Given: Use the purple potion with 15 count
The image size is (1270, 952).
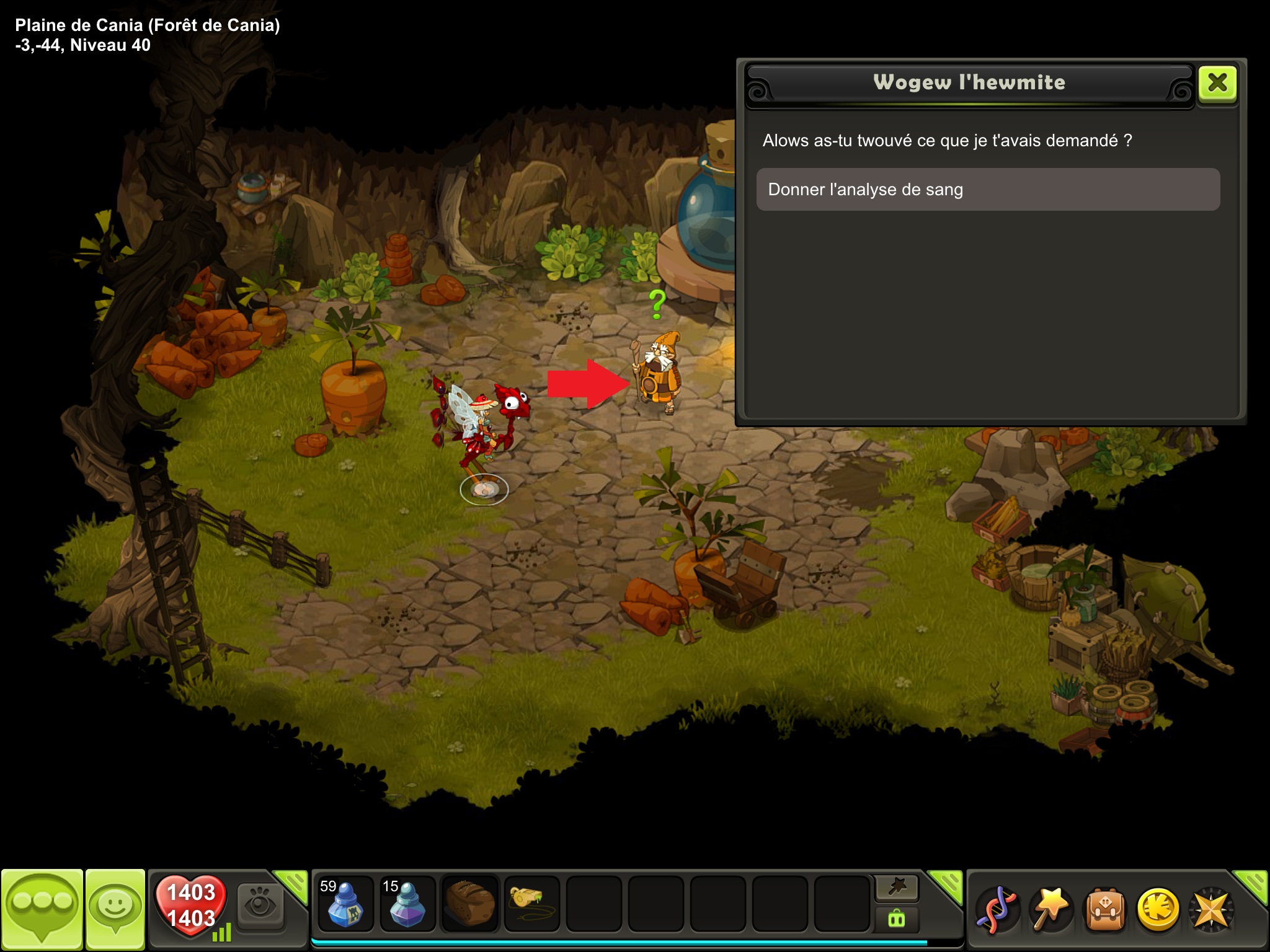Looking at the screenshot, I should pyautogui.click(x=407, y=904).
